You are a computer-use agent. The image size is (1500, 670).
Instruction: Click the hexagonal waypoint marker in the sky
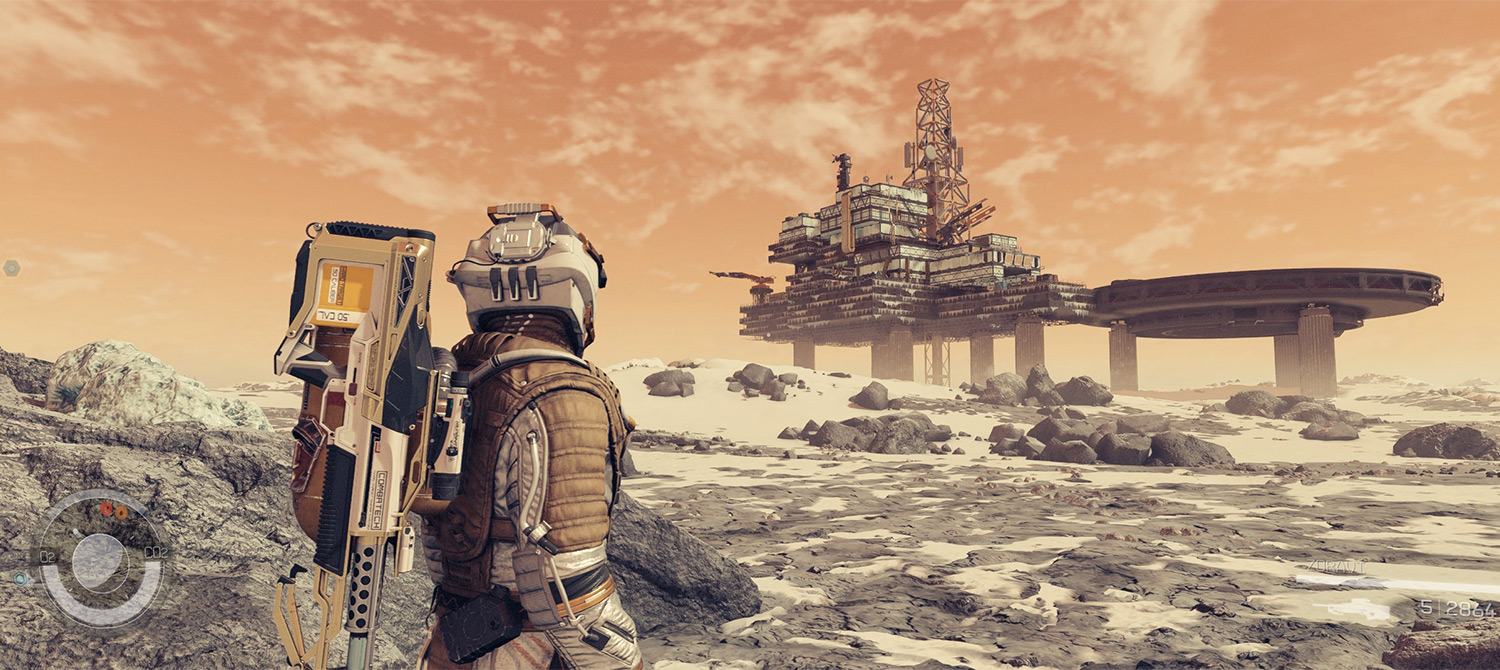coord(11,267)
